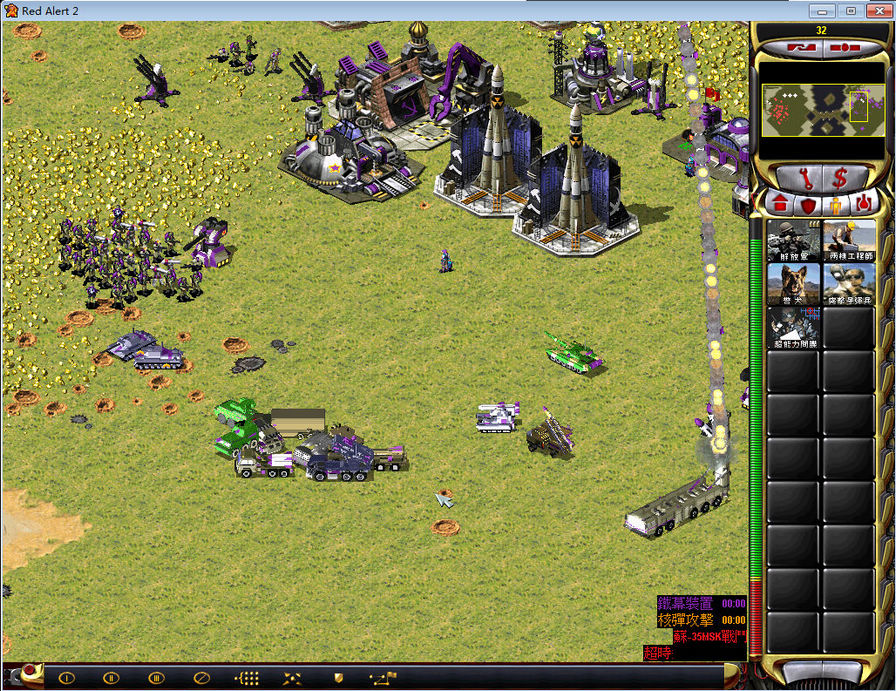Switch to the structures build tab
This screenshot has width=896, height=691.
click(781, 205)
